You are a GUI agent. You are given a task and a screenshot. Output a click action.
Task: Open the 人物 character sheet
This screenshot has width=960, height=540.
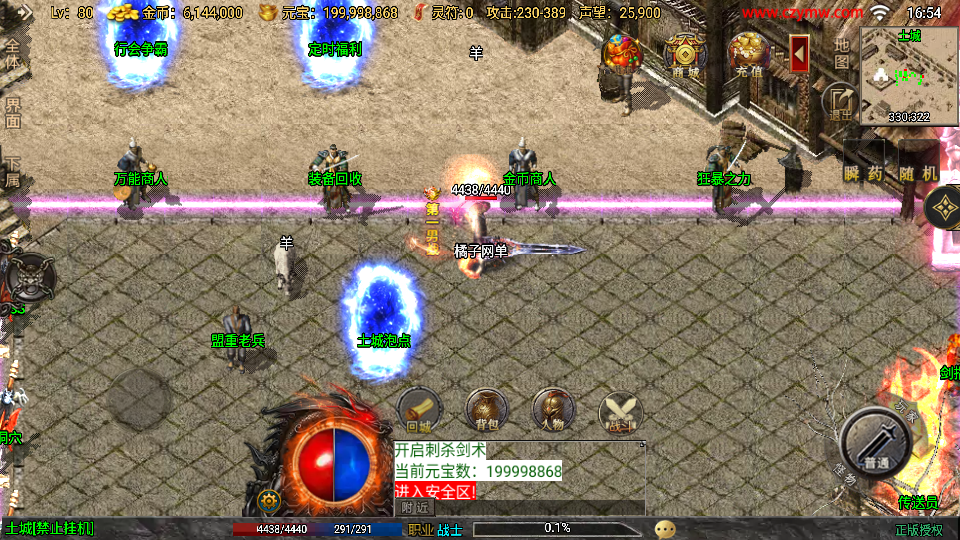pos(553,410)
